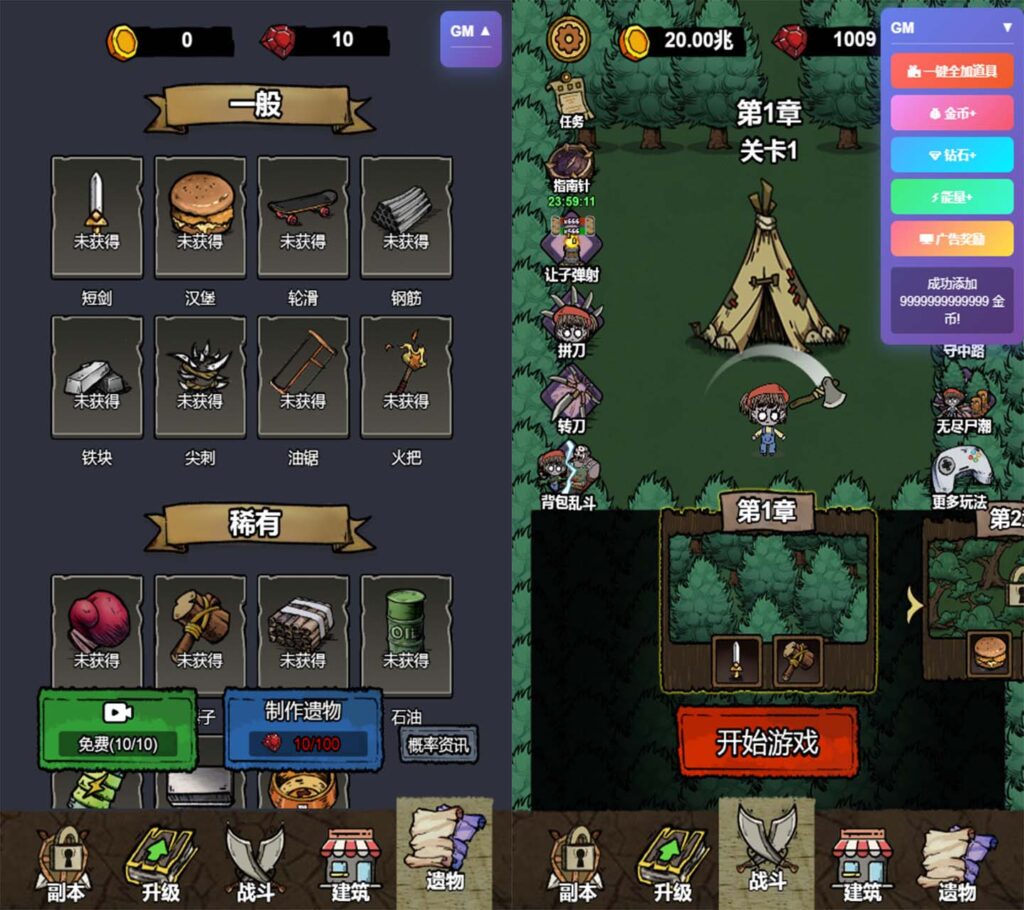Image resolution: width=1024 pixels, height=910 pixels.
Task: Claim 广告奖励 ad reward
Action: tap(951, 239)
